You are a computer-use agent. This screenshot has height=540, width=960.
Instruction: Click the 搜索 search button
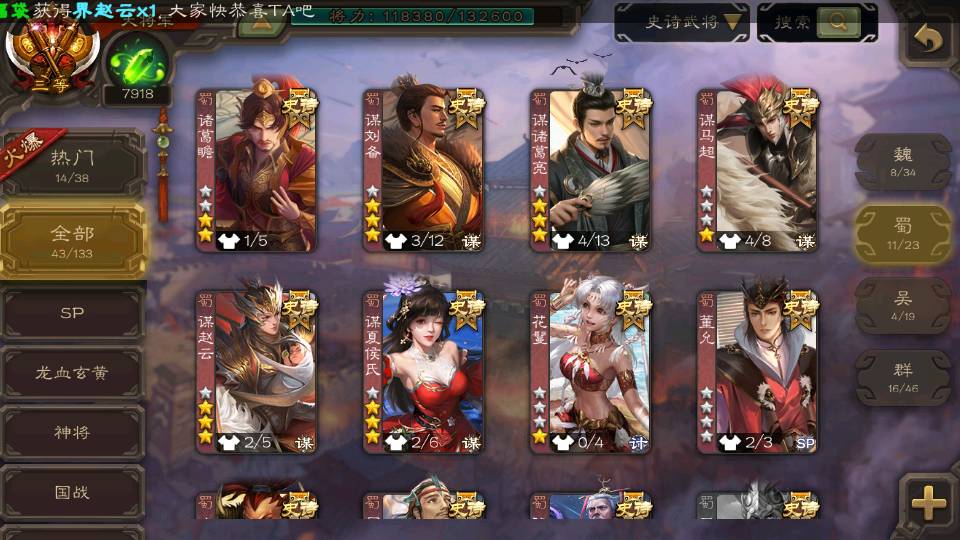(x=817, y=22)
